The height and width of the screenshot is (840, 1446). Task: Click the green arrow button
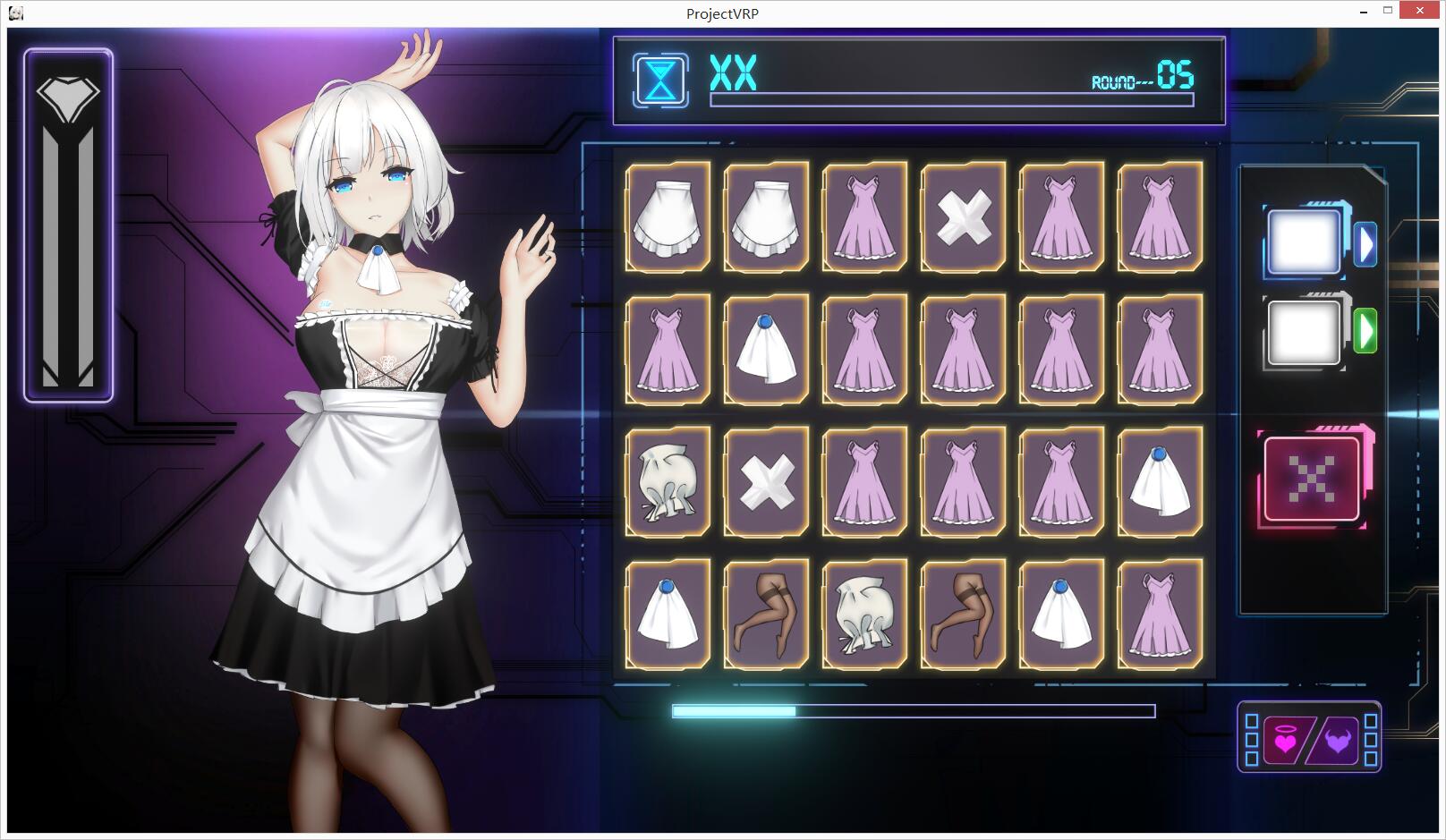1365,331
